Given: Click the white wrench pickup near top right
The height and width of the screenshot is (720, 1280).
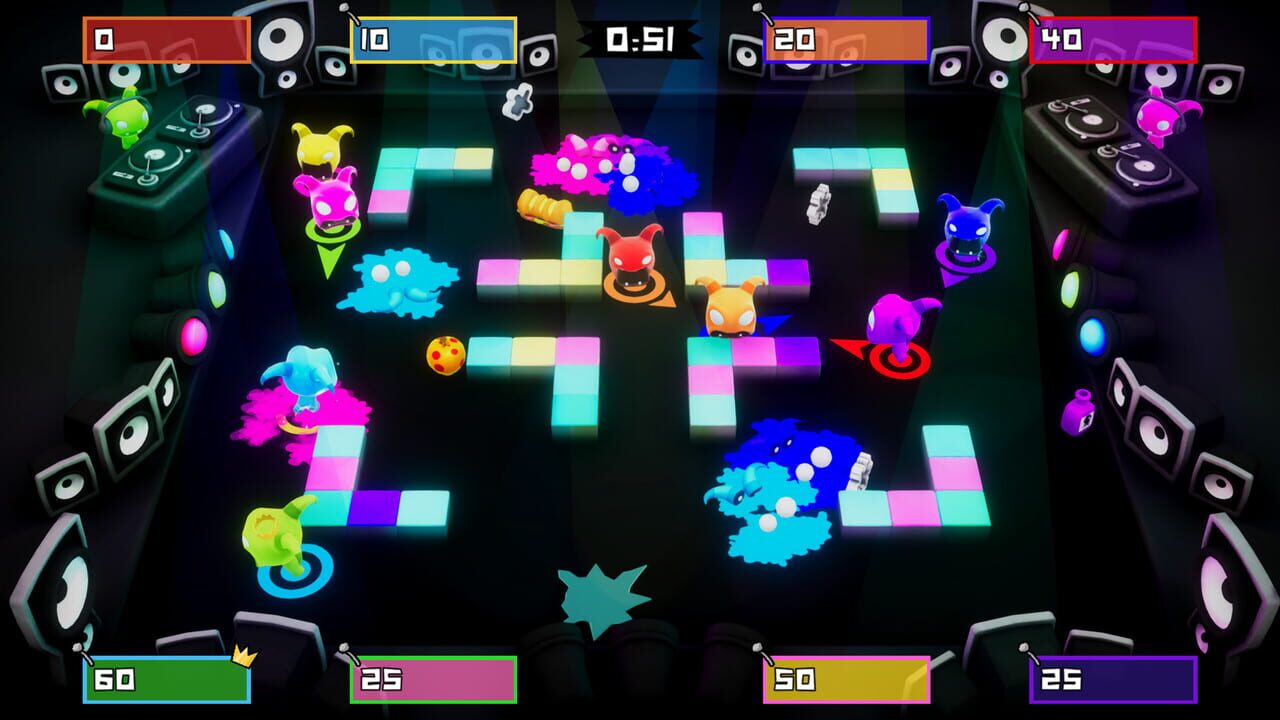Looking at the screenshot, I should tap(819, 205).
